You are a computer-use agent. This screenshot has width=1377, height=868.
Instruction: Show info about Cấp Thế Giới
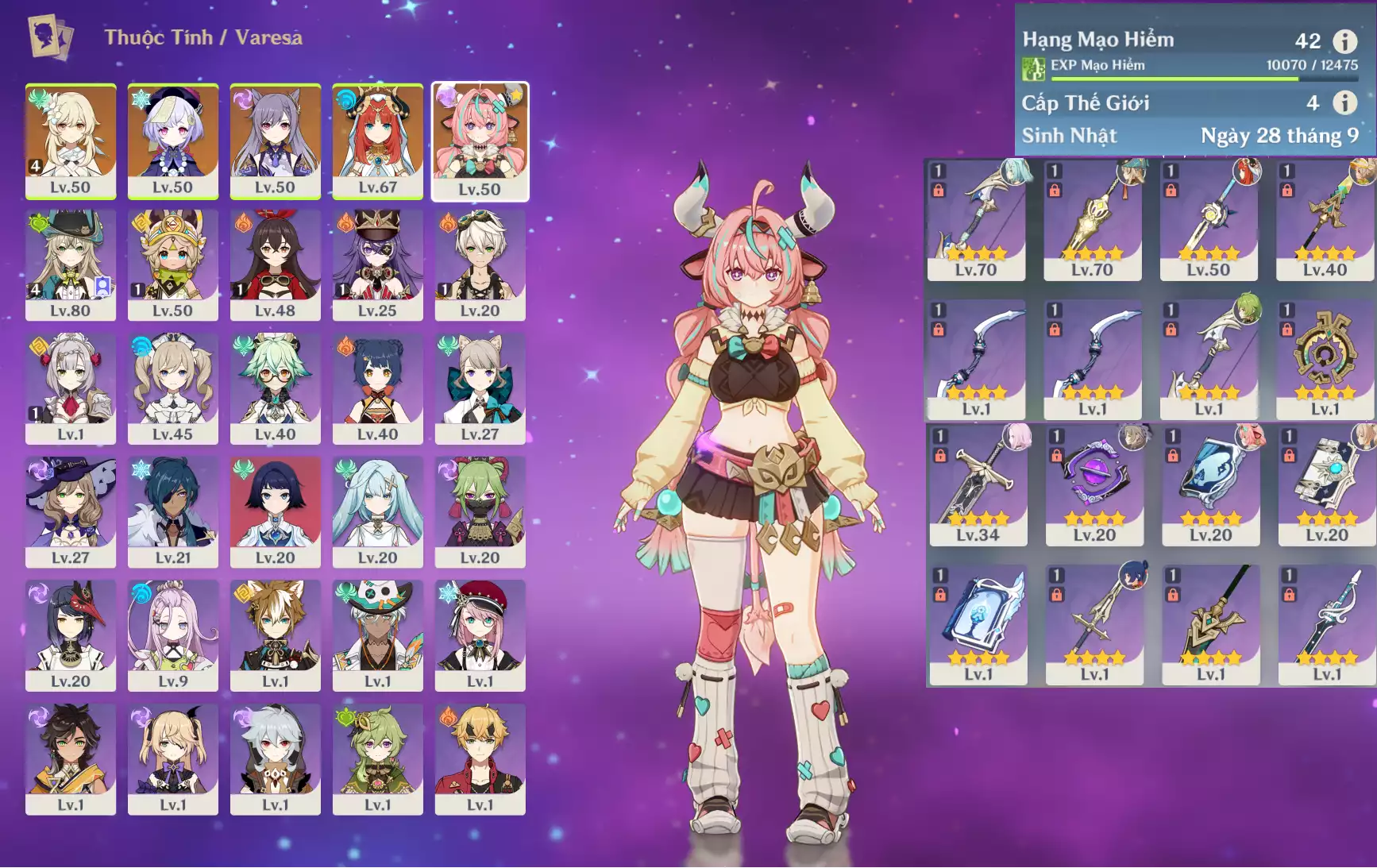[1344, 102]
